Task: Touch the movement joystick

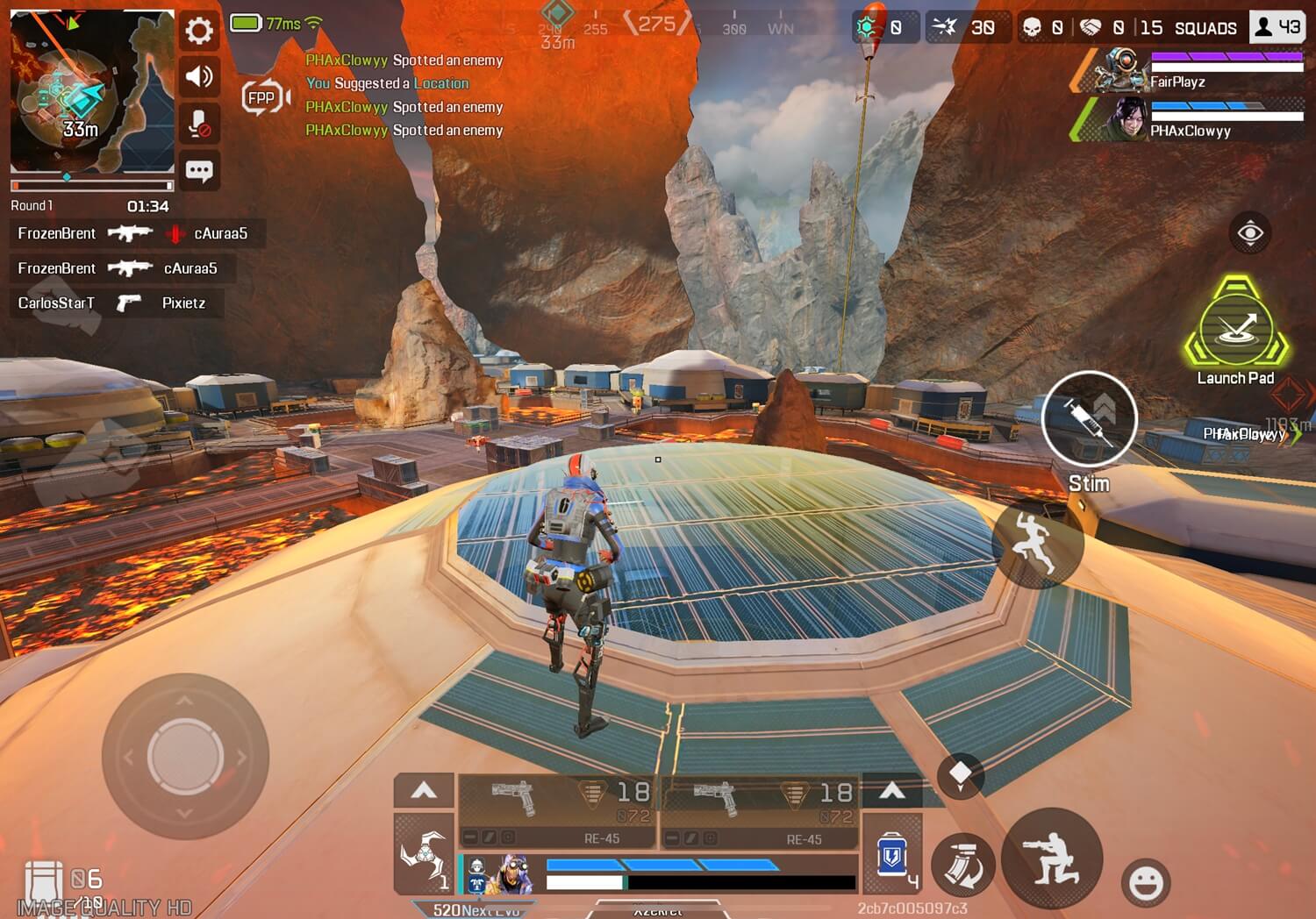Action: [185, 757]
